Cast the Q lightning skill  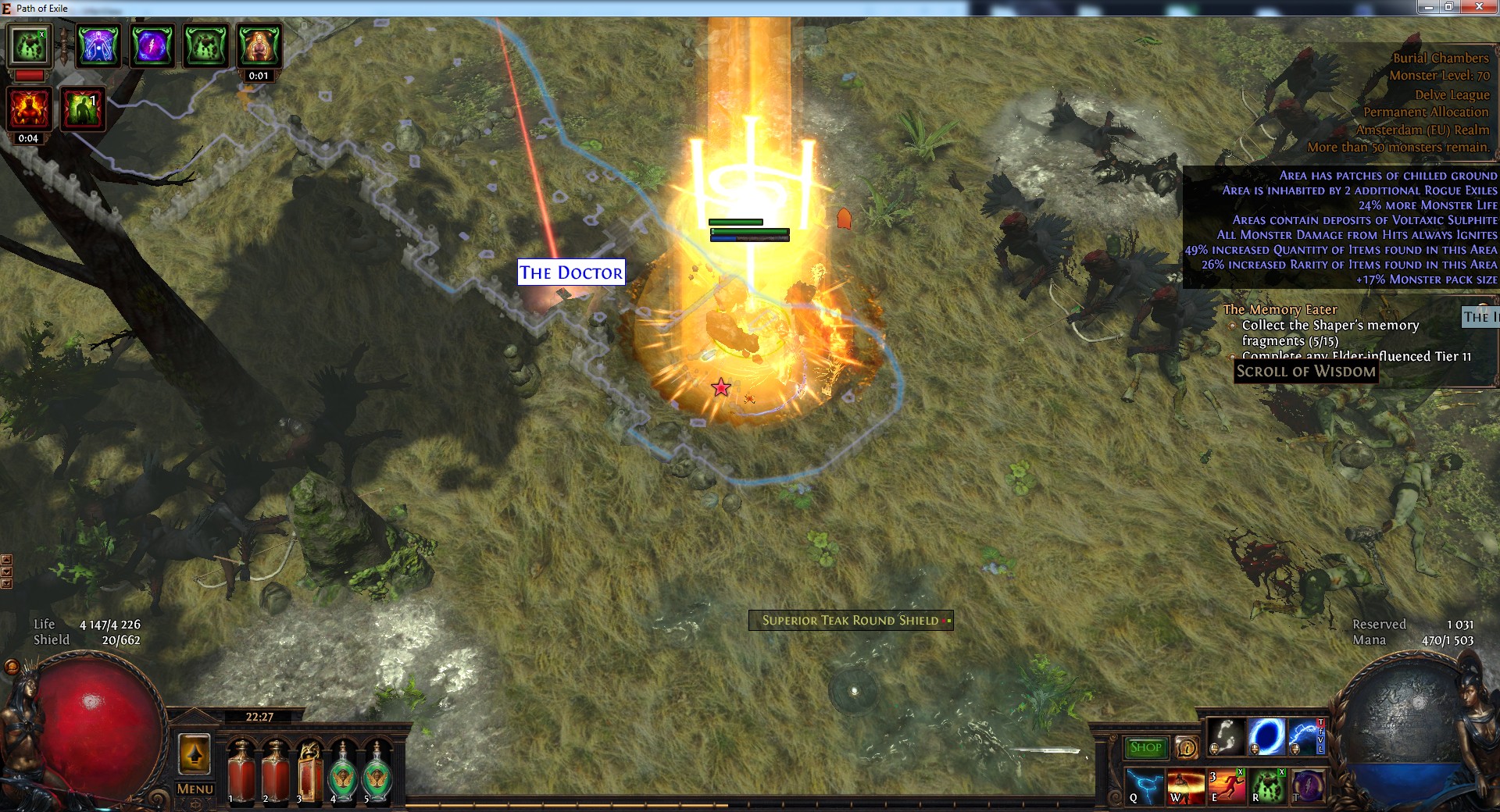coord(1145,785)
